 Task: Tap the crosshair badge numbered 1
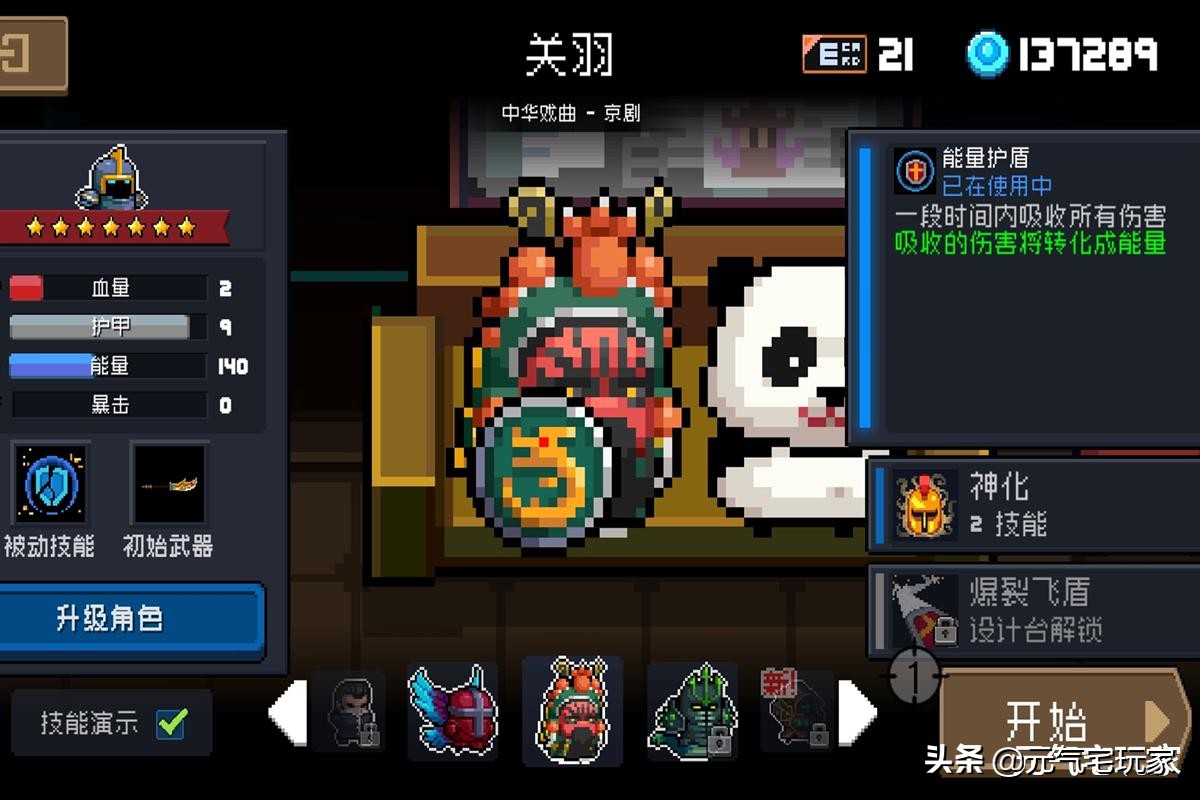pyautogui.click(x=914, y=677)
